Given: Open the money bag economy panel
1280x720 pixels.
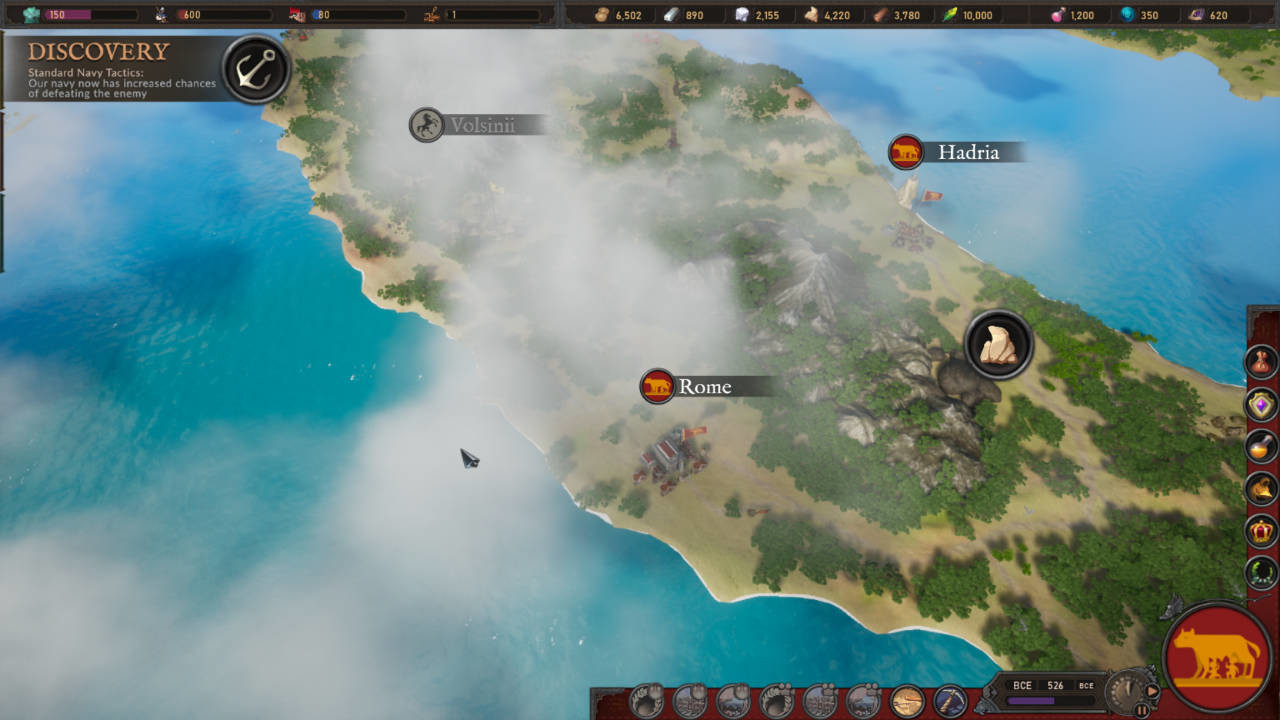Looking at the screenshot, I should (x=1262, y=361).
